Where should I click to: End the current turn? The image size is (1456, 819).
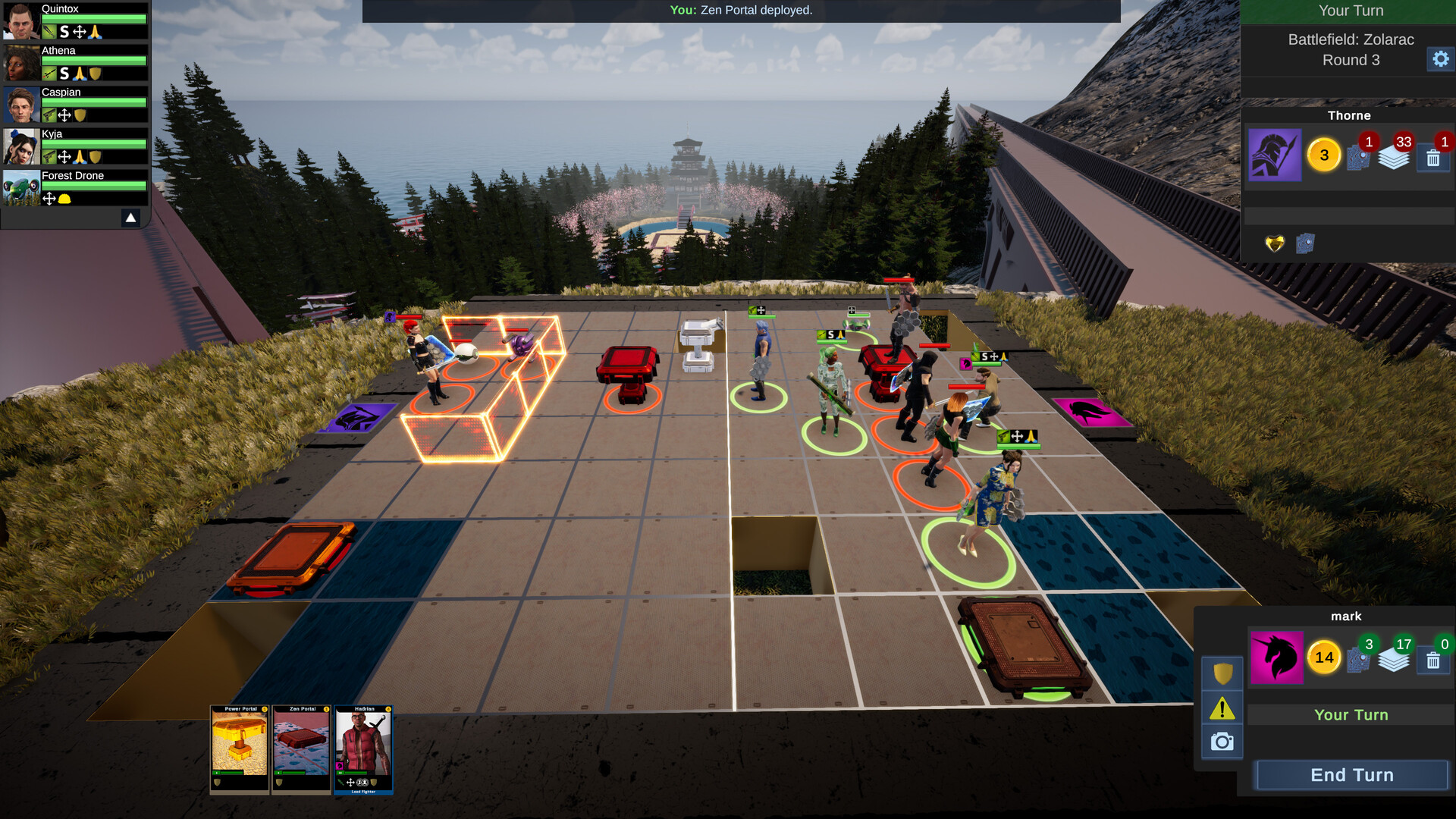coord(1351,775)
